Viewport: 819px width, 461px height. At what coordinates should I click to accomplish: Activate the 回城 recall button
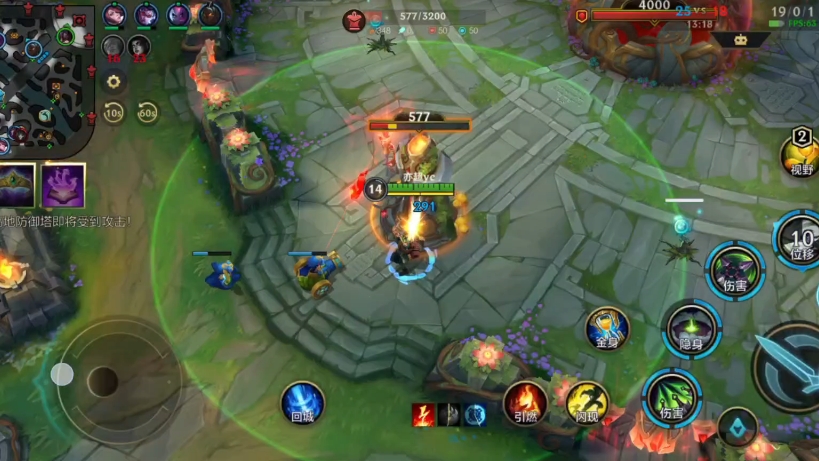[x=302, y=403]
